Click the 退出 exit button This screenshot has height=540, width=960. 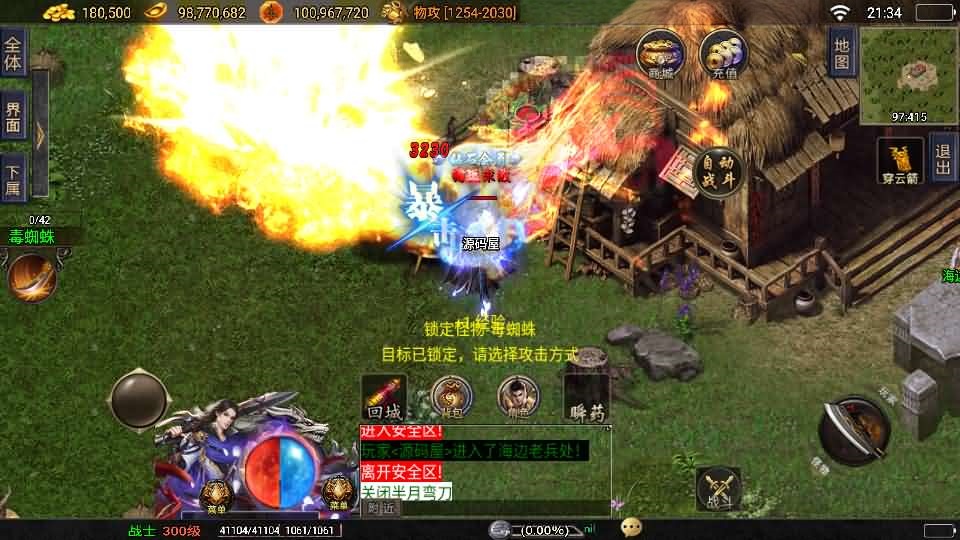942,160
